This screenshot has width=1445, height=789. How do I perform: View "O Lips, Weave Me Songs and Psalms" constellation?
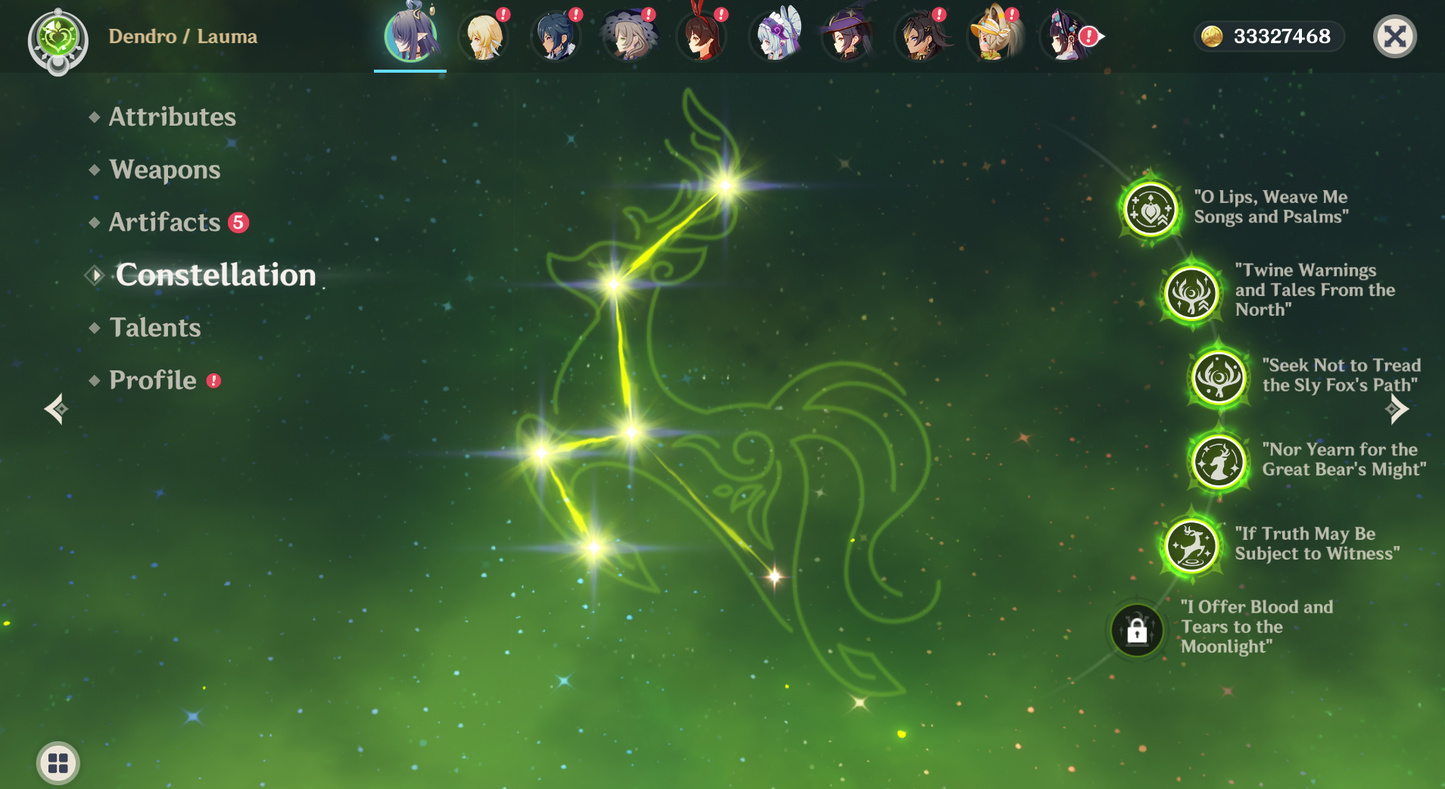pyautogui.click(x=1151, y=209)
